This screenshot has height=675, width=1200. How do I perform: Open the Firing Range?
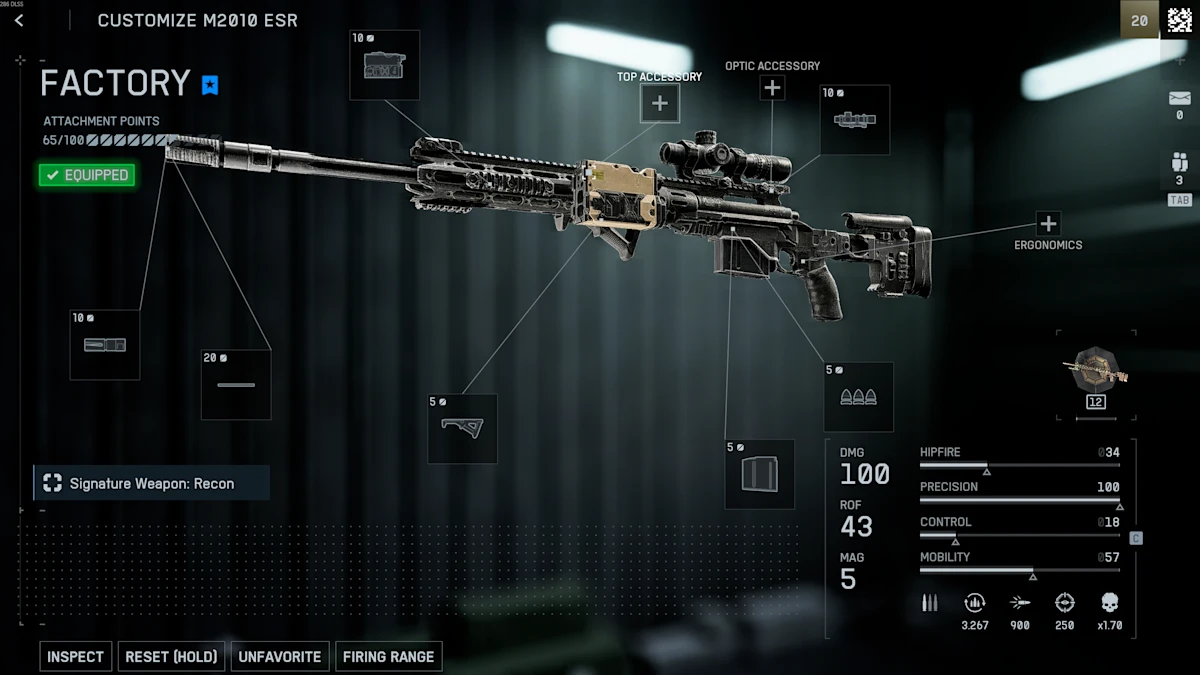click(x=389, y=657)
